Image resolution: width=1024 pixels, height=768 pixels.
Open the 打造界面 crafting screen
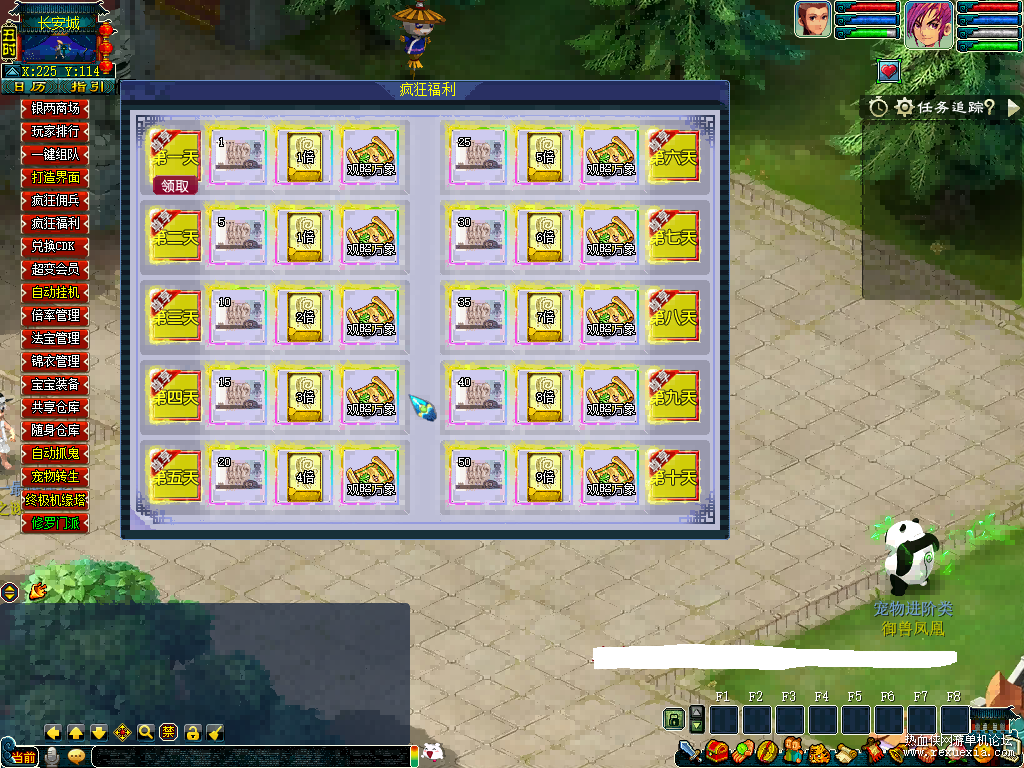coord(55,178)
